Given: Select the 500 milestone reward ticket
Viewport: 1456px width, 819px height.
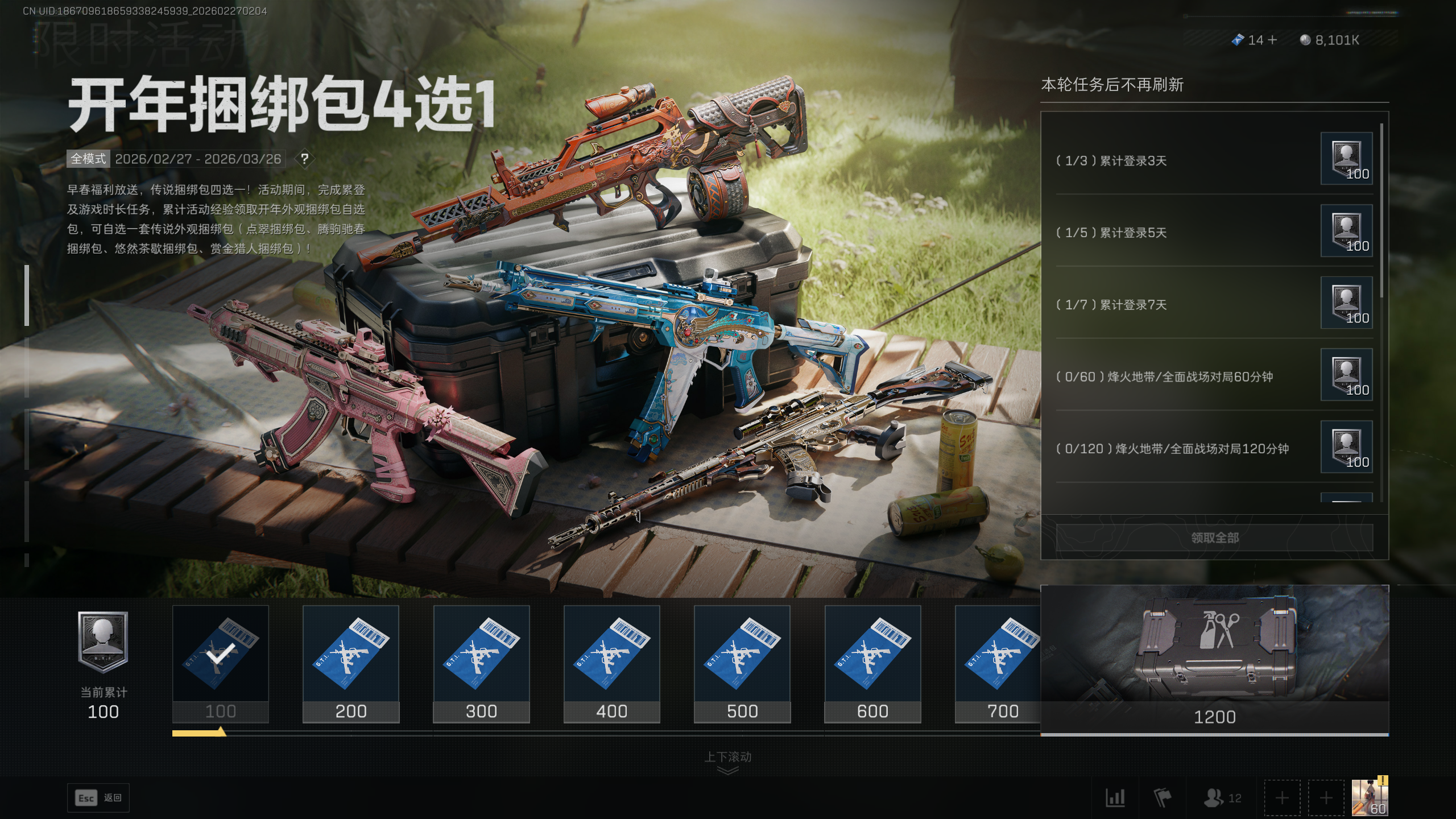Looking at the screenshot, I should (742, 663).
